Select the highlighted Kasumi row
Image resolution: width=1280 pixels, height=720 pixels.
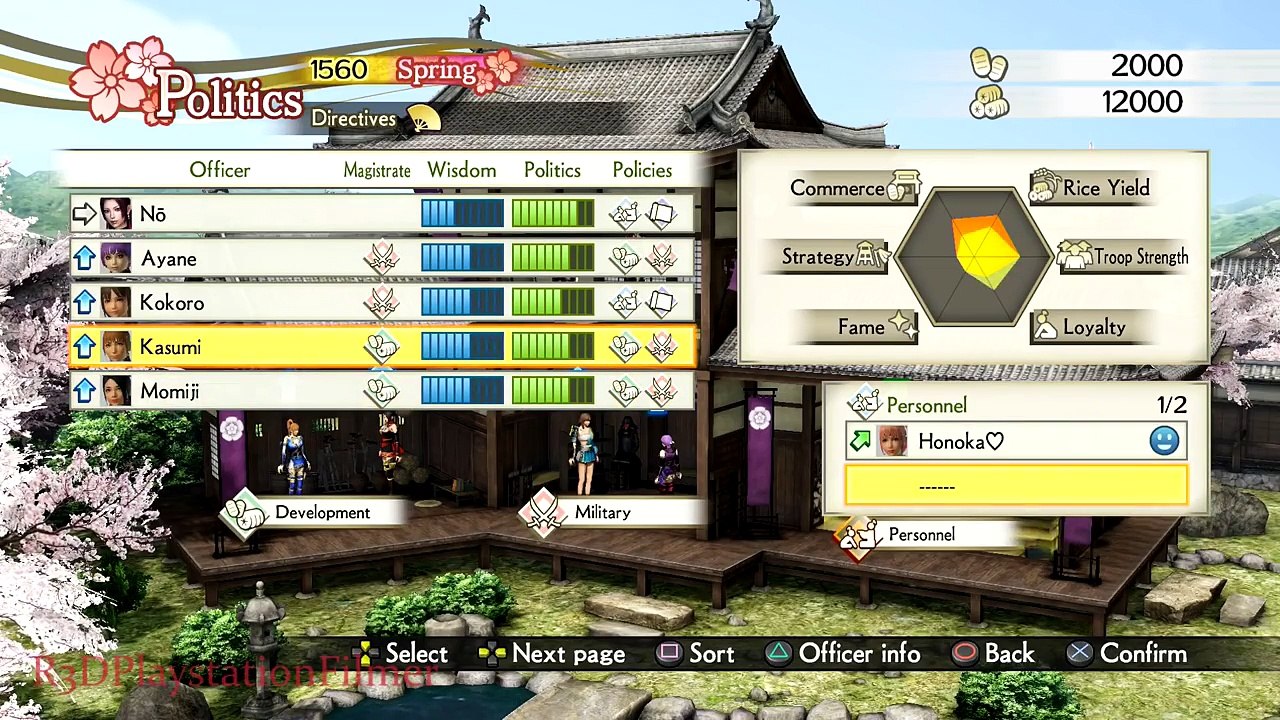tap(380, 347)
